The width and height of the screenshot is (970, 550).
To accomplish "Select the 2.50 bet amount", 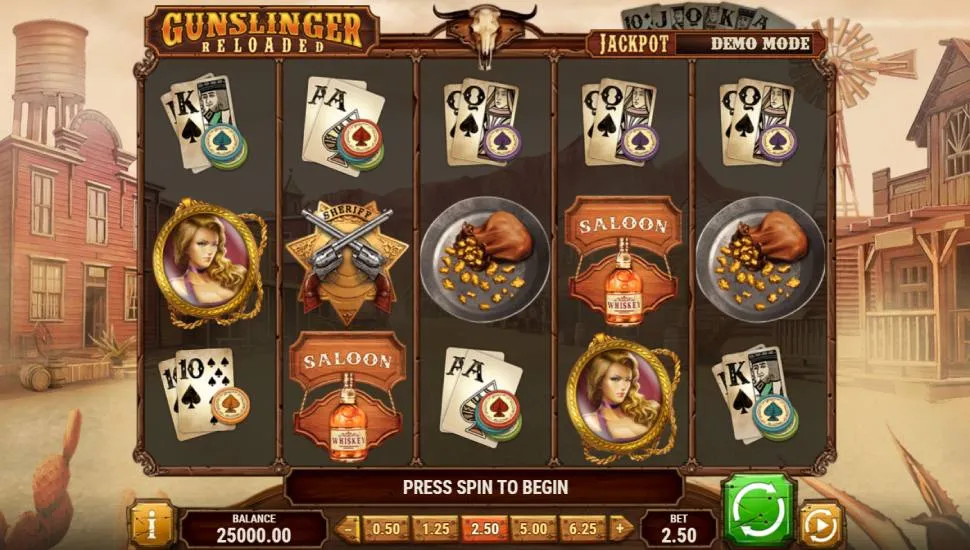I will (x=485, y=528).
